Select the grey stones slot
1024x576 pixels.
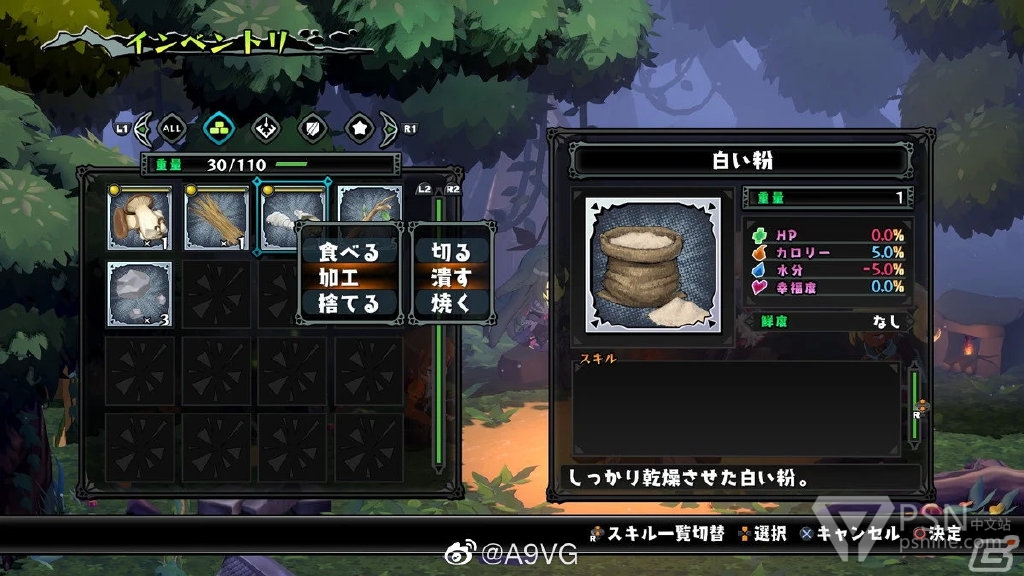pos(139,294)
